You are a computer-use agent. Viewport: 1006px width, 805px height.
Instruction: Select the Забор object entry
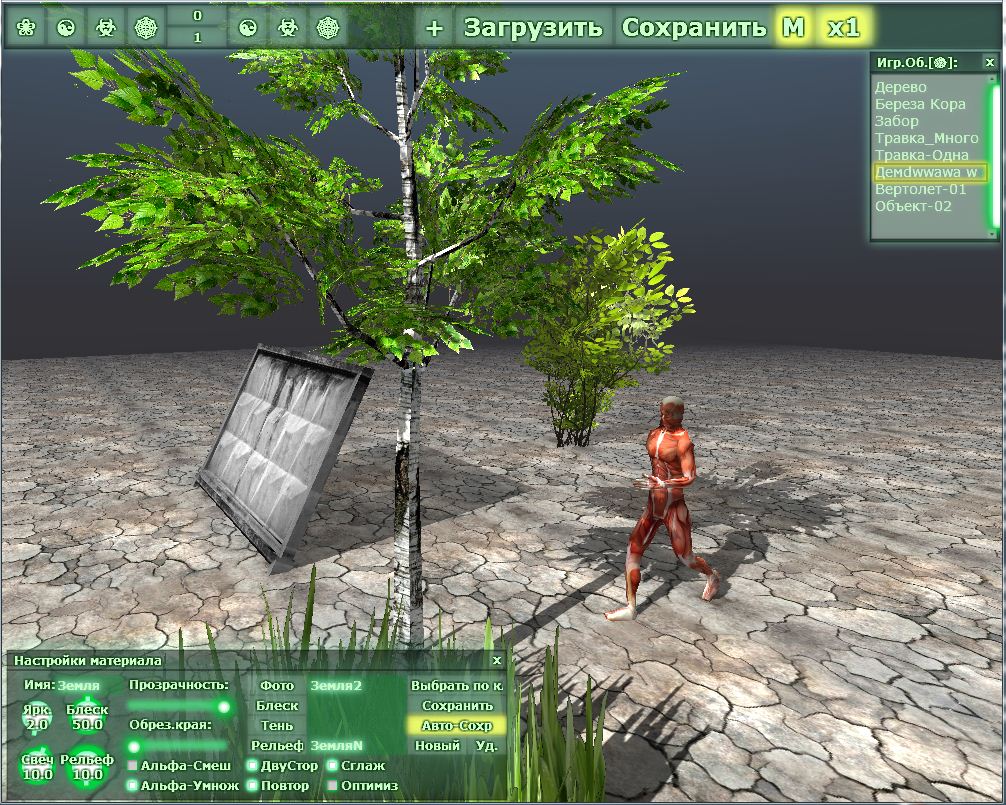pos(897,121)
